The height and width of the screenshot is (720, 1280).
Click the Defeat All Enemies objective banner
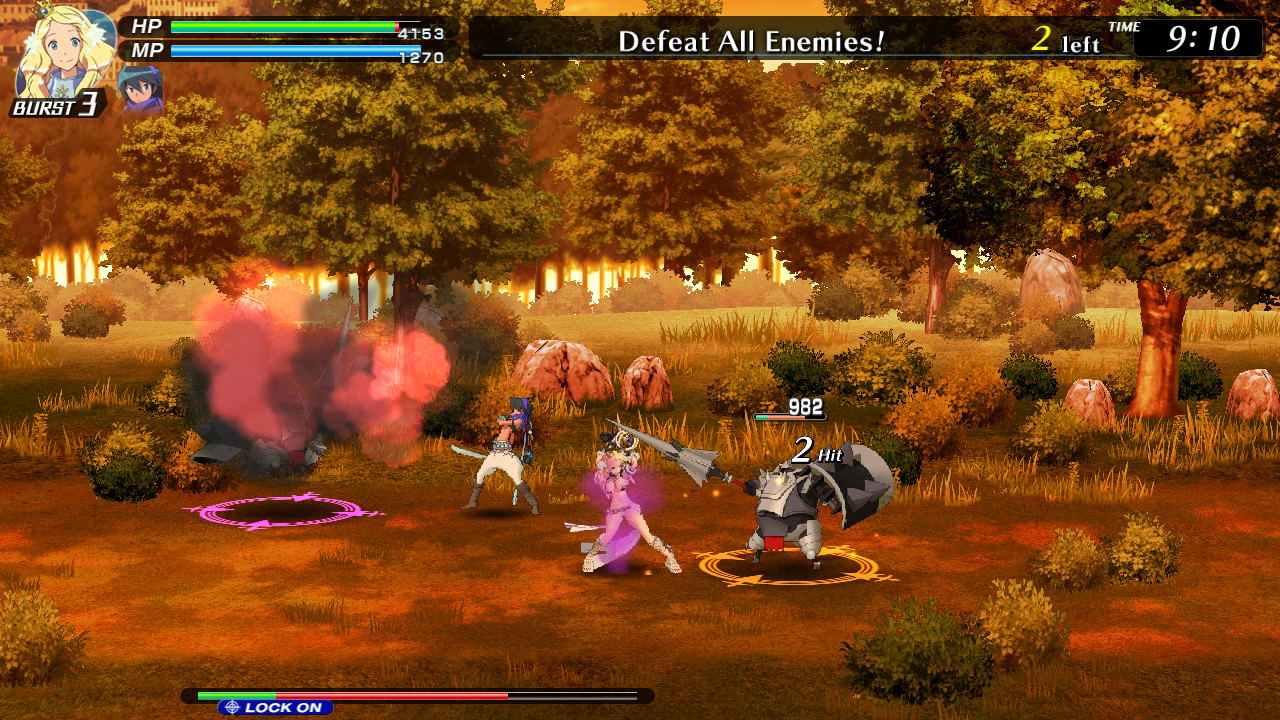coord(751,41)
